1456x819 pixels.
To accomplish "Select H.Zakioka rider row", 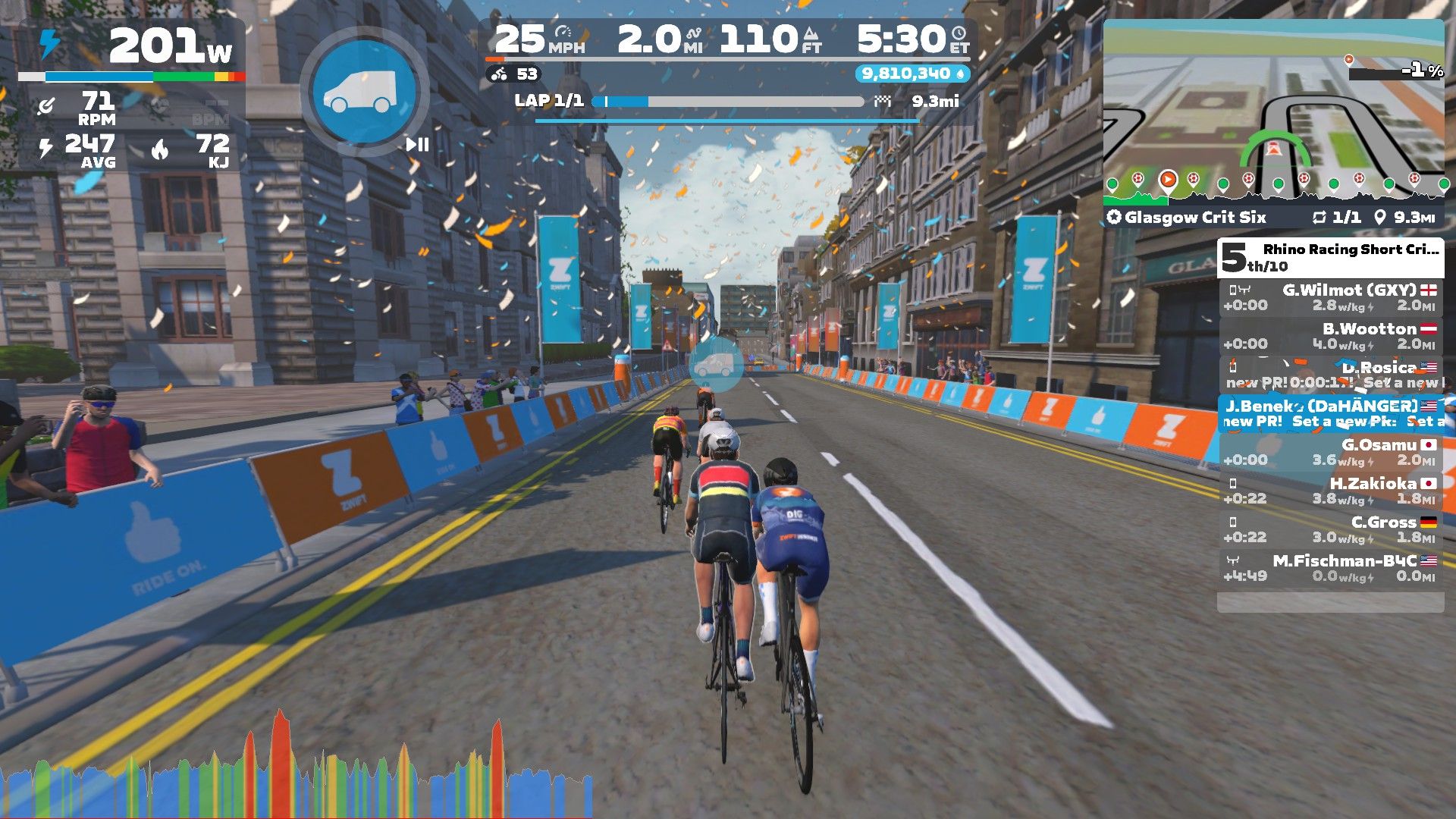I will [x=1330, y=491].
